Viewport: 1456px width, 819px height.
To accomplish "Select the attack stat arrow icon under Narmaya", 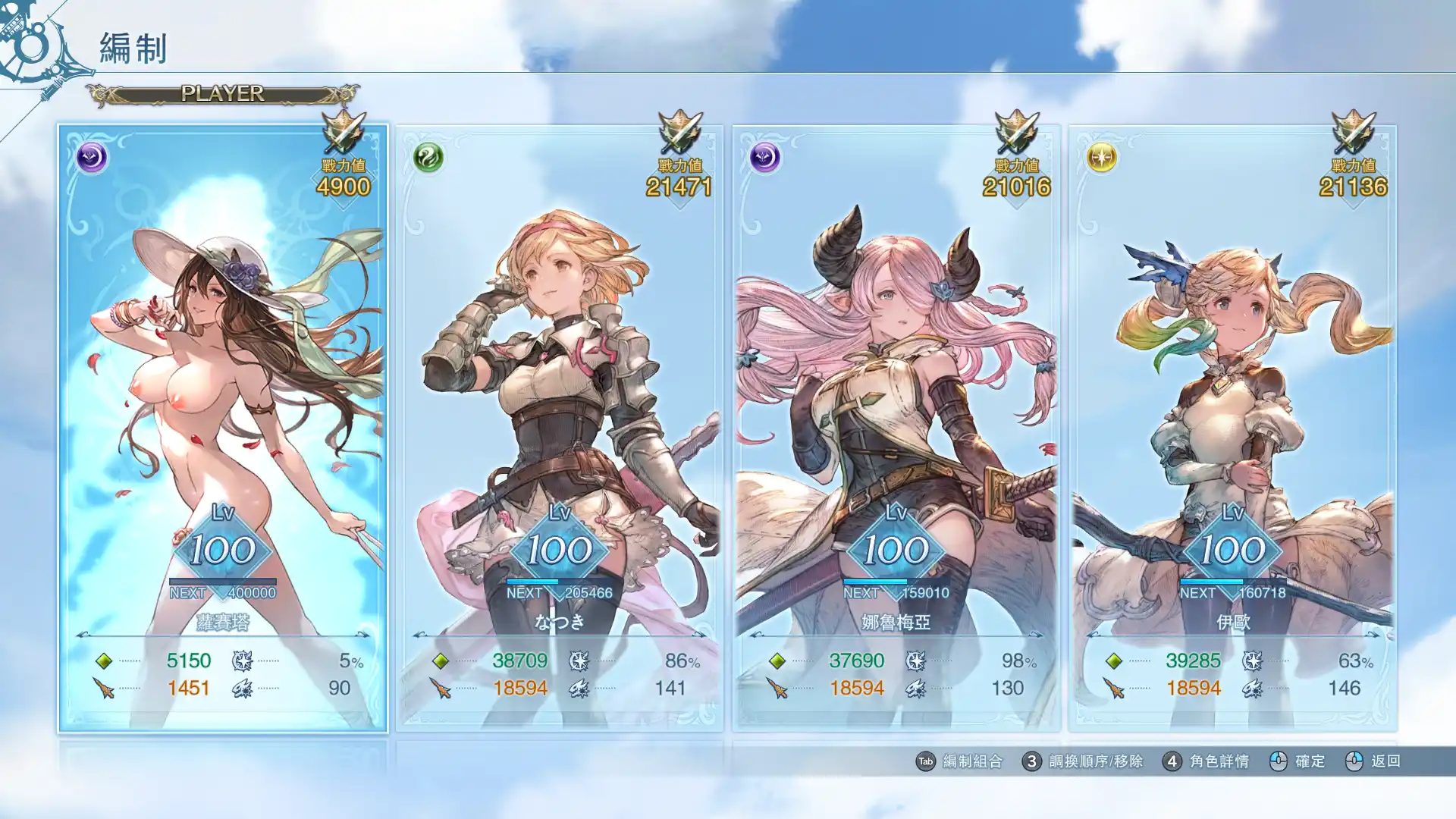I will point(776,689).
